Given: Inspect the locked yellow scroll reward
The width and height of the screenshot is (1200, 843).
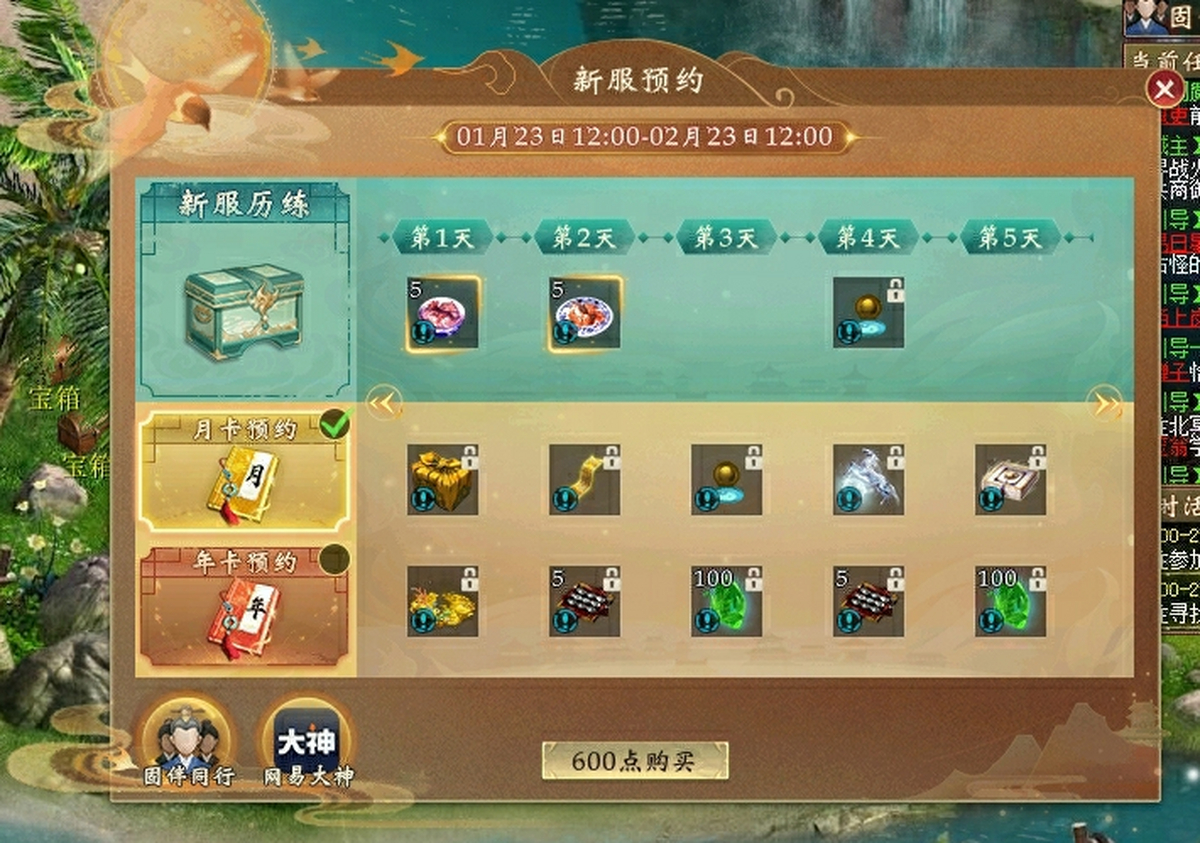Looking at the screenshot, I should [x=585, y=480].
